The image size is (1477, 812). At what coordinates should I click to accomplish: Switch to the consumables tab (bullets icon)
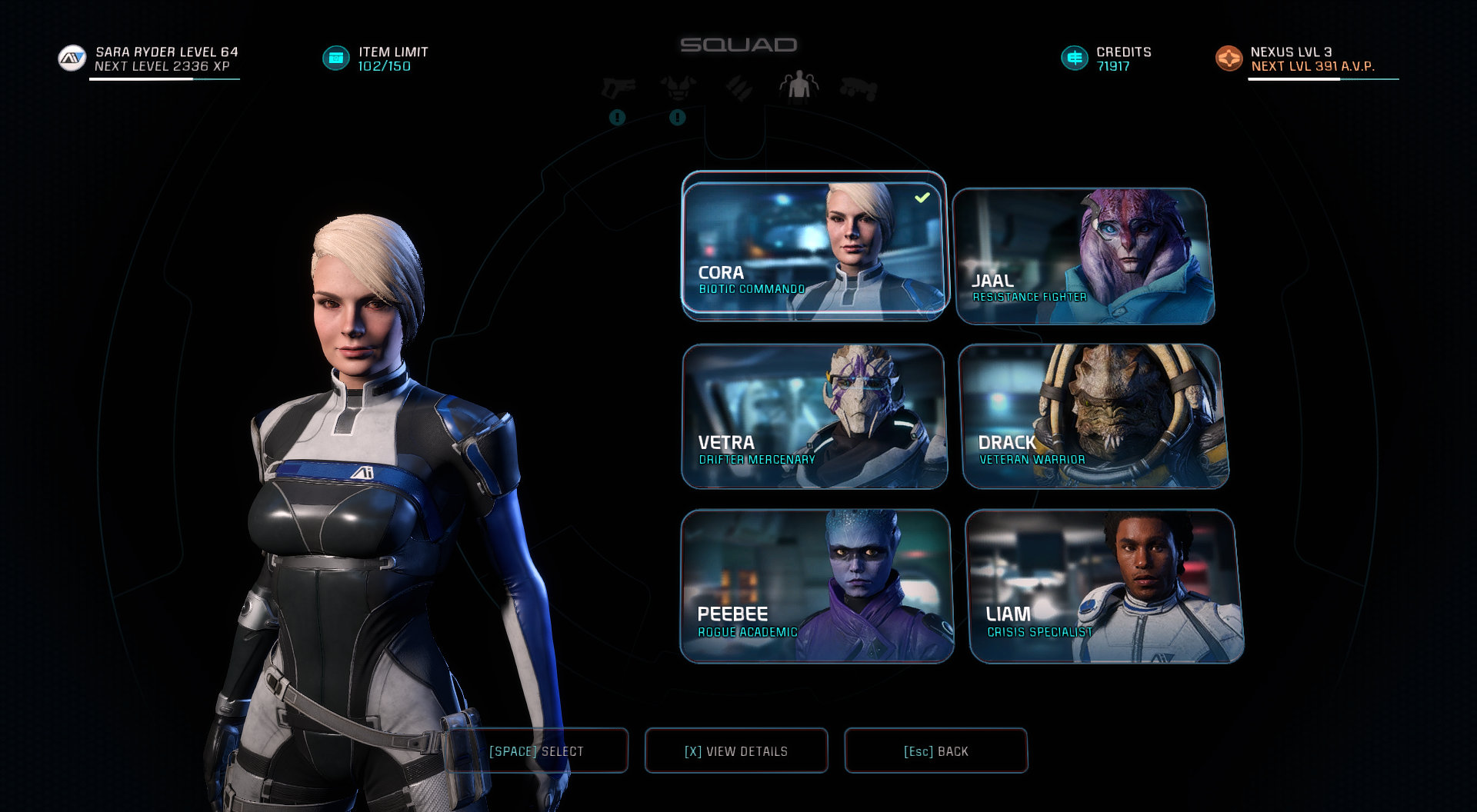point(739,88)
